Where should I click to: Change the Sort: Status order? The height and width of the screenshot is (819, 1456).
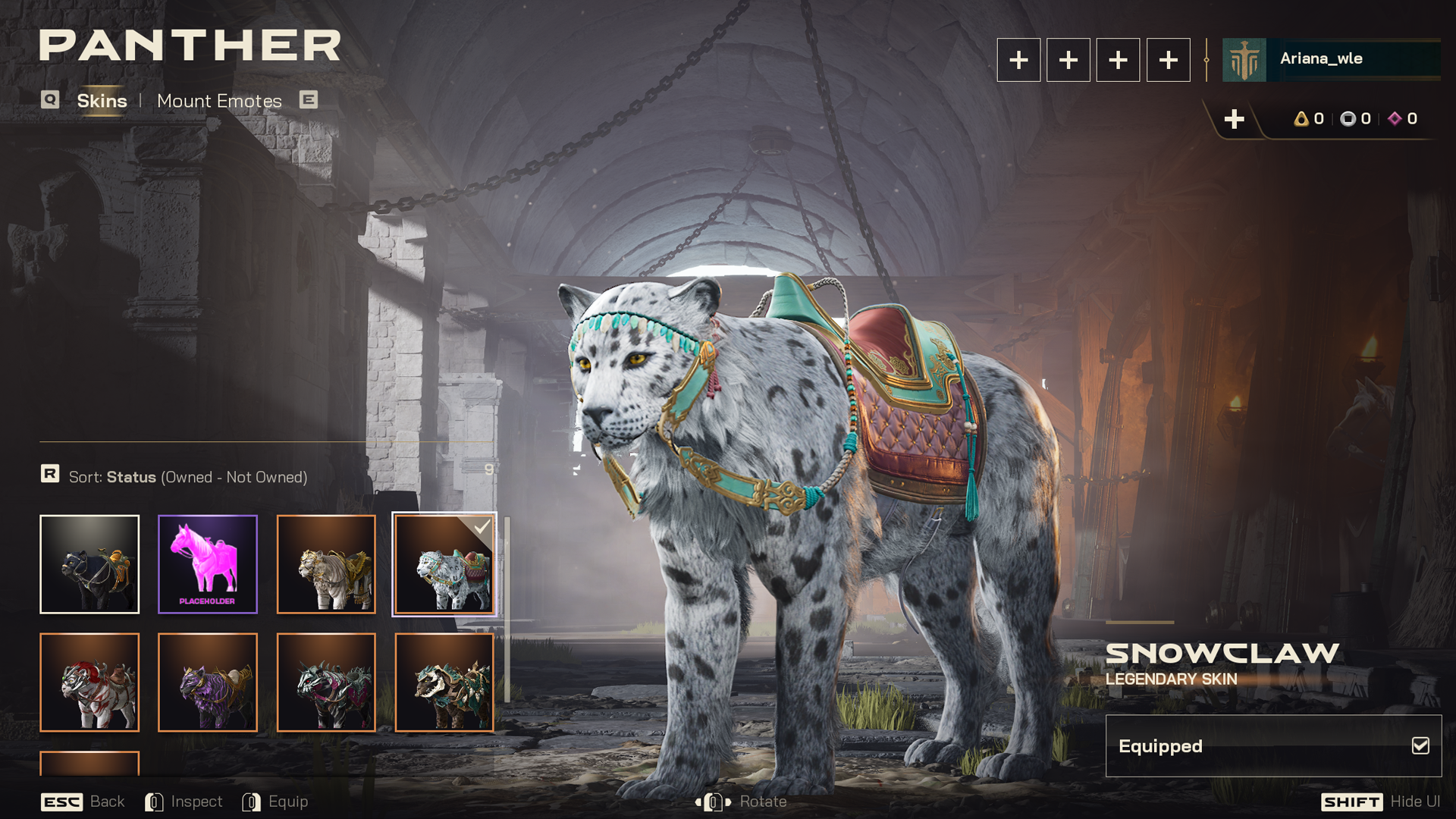[x=187, y=477]
